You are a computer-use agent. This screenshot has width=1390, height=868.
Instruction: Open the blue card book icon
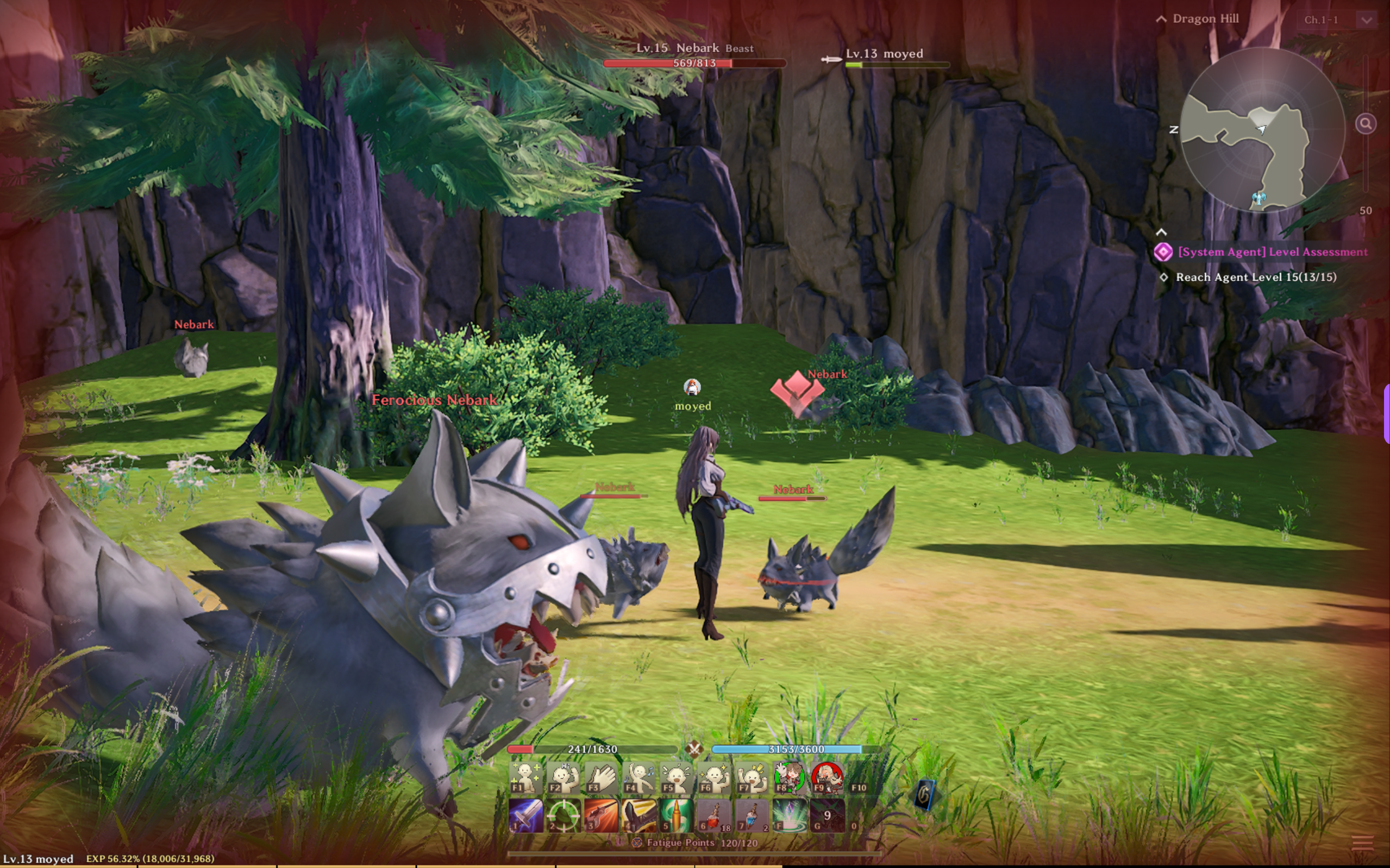[x=925, y=795]
